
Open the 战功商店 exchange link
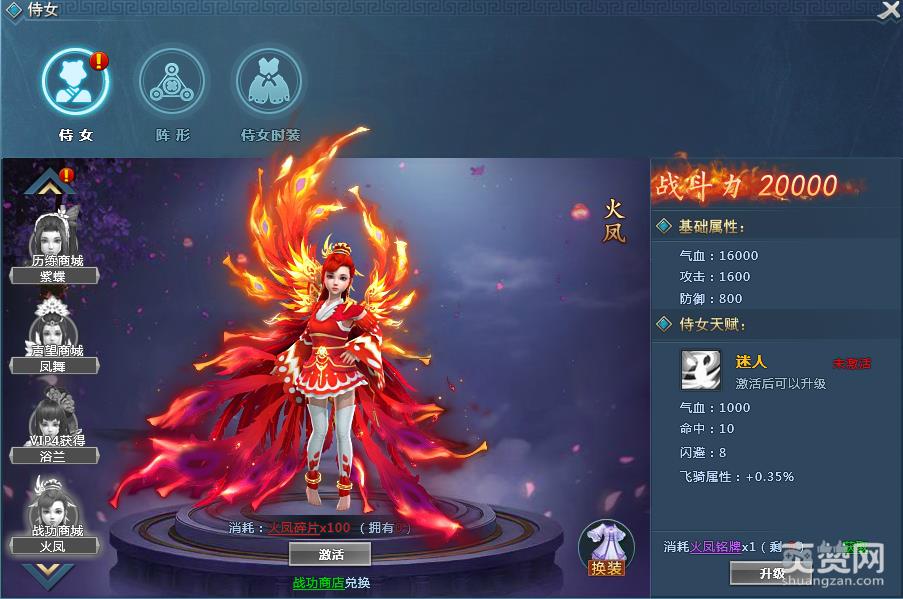point(318,582)
